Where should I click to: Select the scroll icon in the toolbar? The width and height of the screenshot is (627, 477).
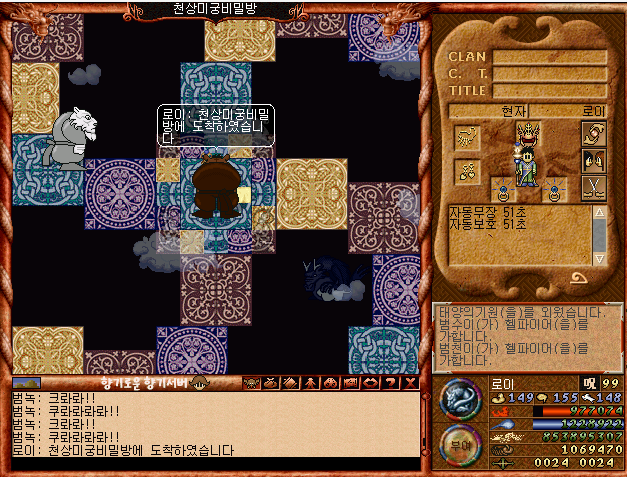tap(289, 383)
